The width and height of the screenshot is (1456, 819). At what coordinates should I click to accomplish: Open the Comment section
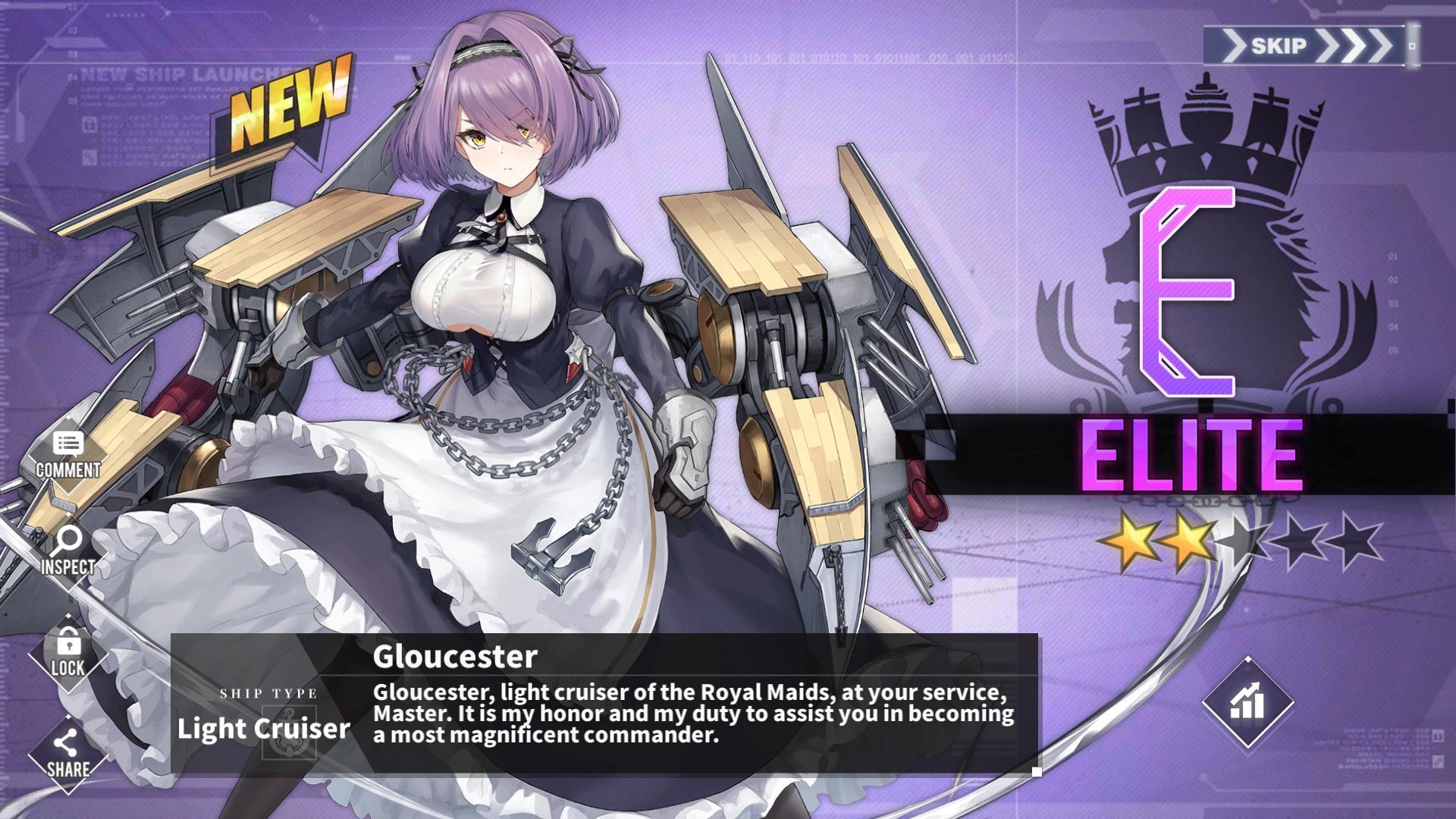(68, 455)
